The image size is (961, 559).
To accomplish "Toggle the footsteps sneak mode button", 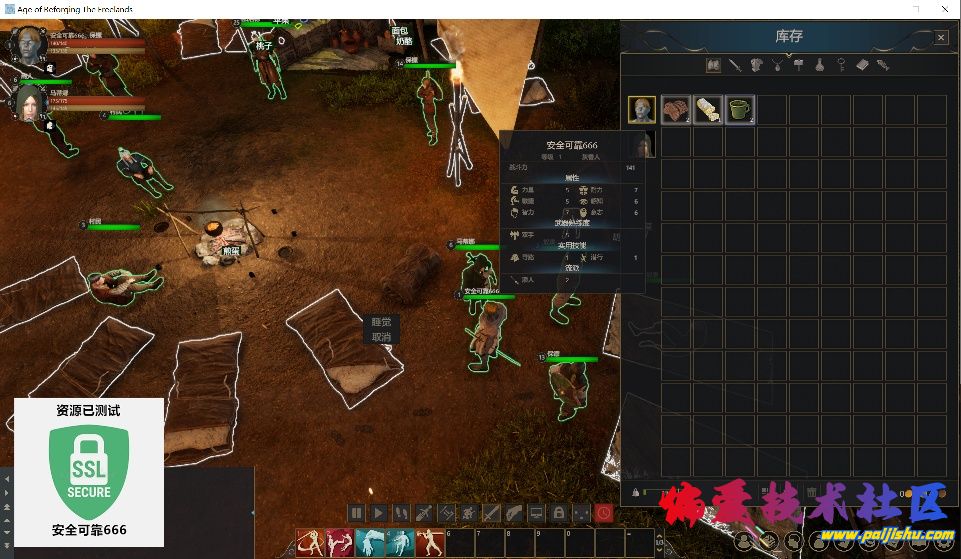I will point(401,513).
